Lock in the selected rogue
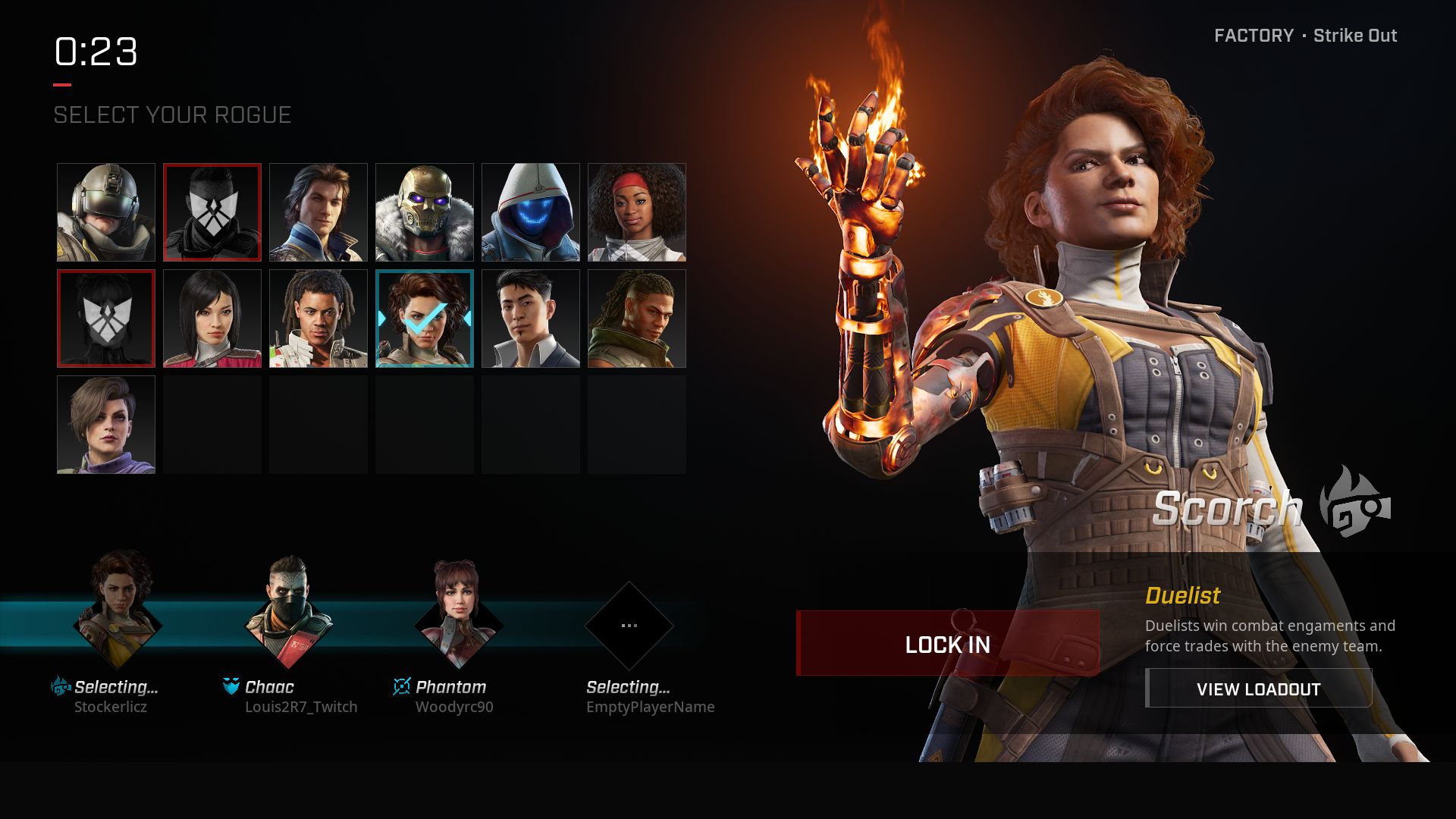The height and width of the screenshot is (819, 1456). [947, 644]
